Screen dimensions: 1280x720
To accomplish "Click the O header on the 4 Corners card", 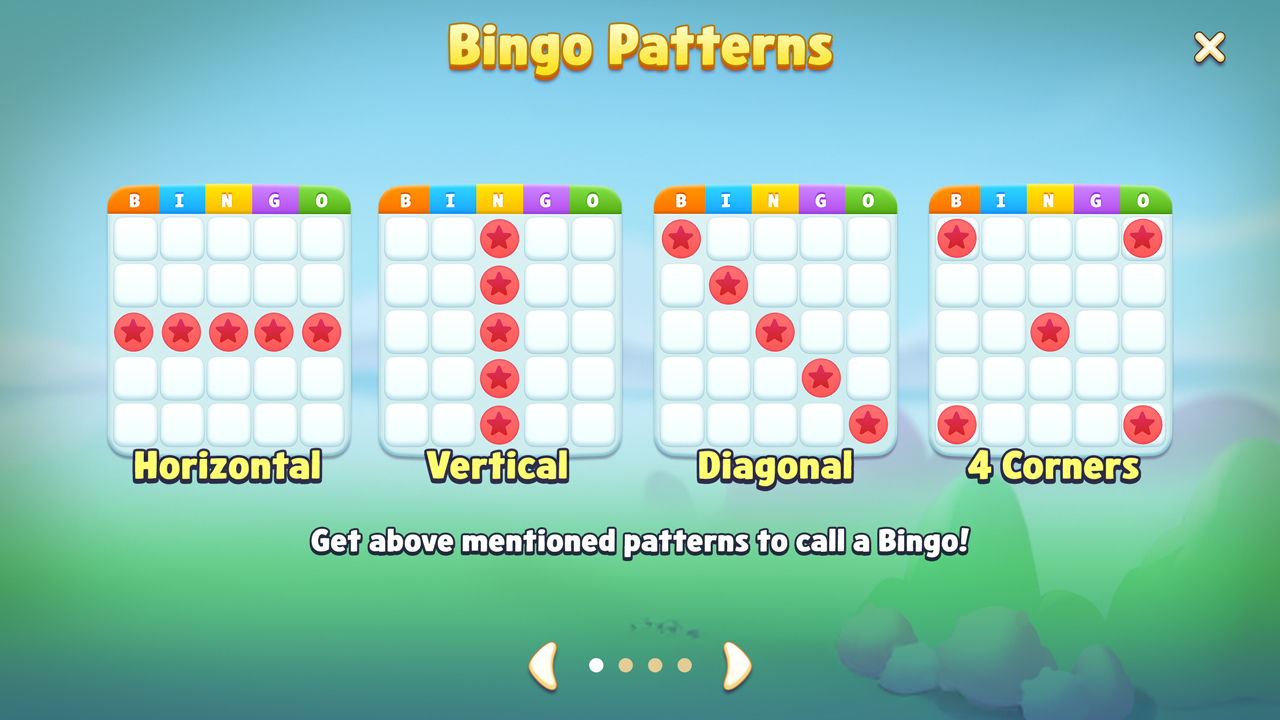I will click(x=1143, y=198).
